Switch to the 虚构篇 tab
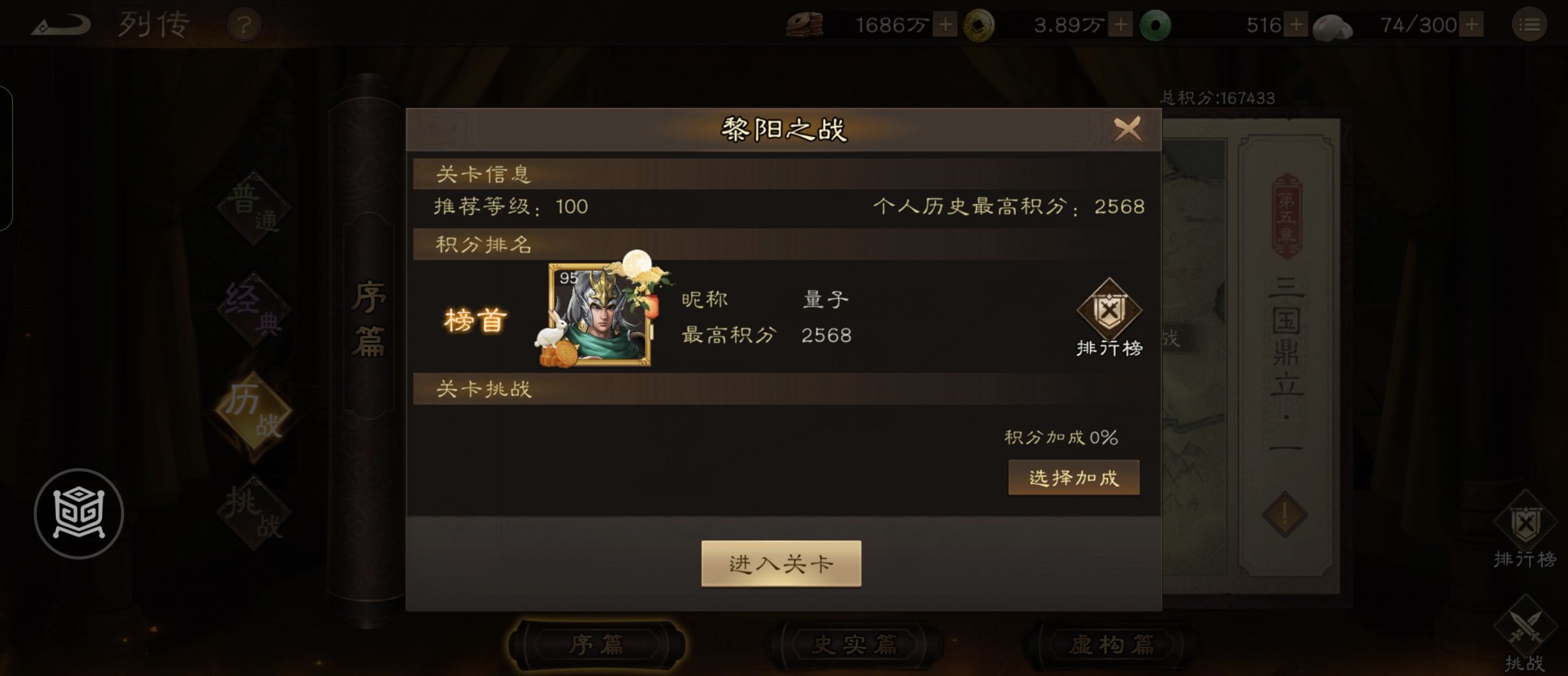The image size is (1568, 676). pos(1115,642)
